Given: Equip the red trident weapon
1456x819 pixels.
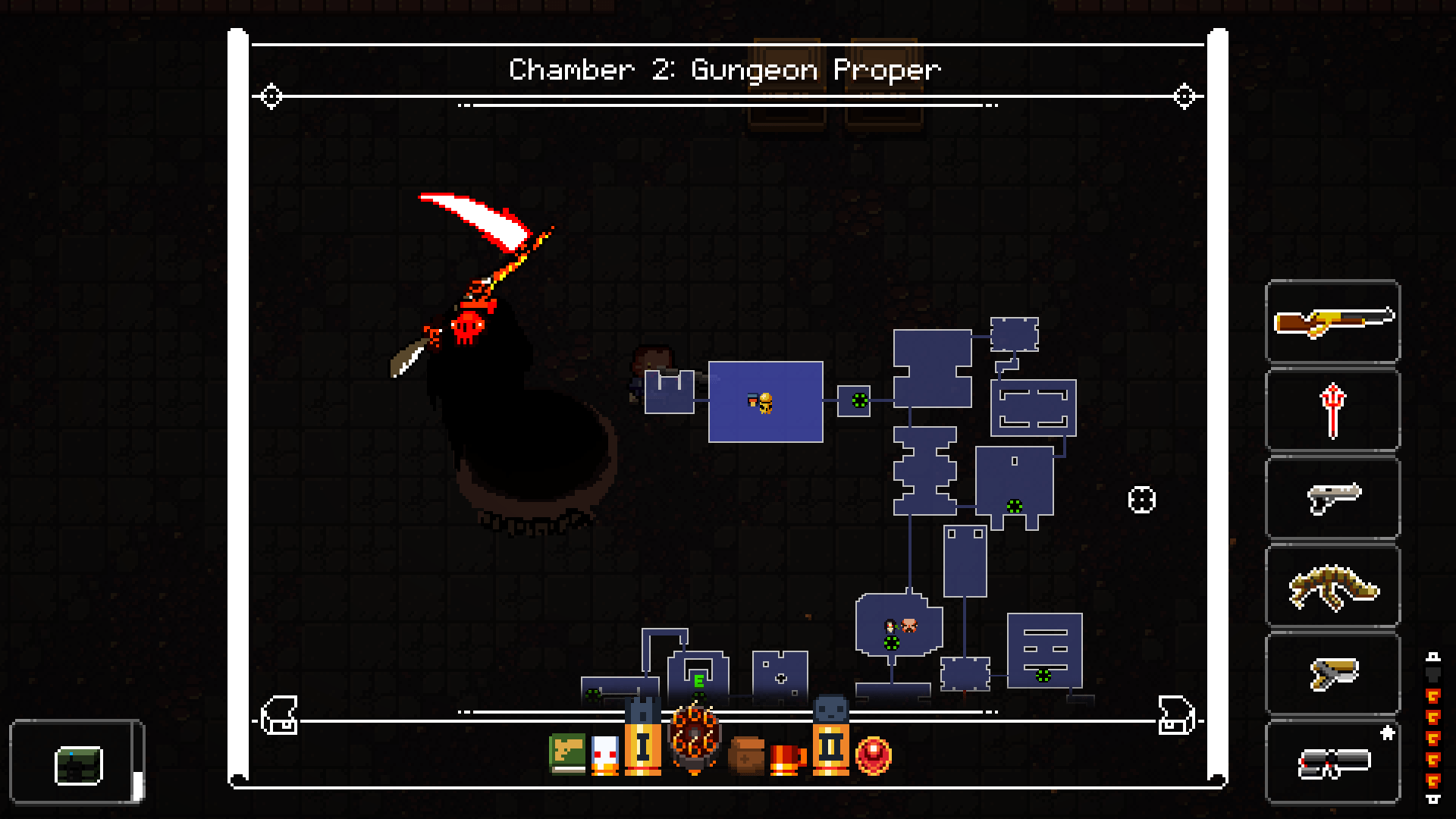Looking at the screenshot, I should pyautogui.click(x=1332, y=409).
